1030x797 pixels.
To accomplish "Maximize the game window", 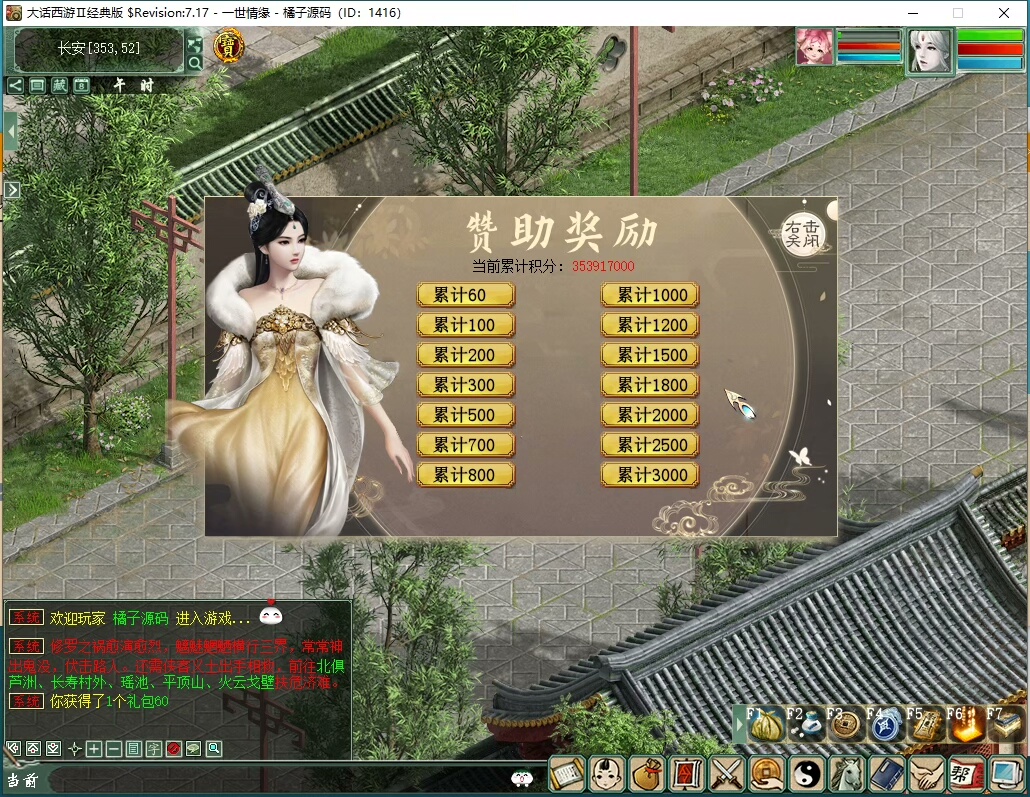I will (x=957, y=13).
